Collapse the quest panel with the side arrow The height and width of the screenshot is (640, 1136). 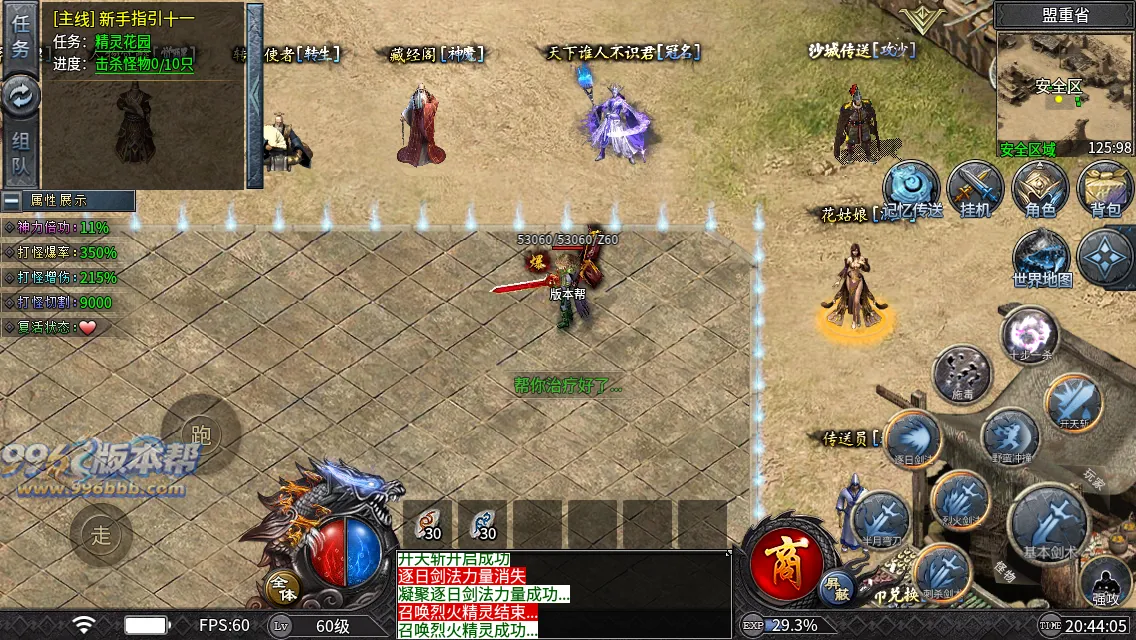(x=254, y=95)
